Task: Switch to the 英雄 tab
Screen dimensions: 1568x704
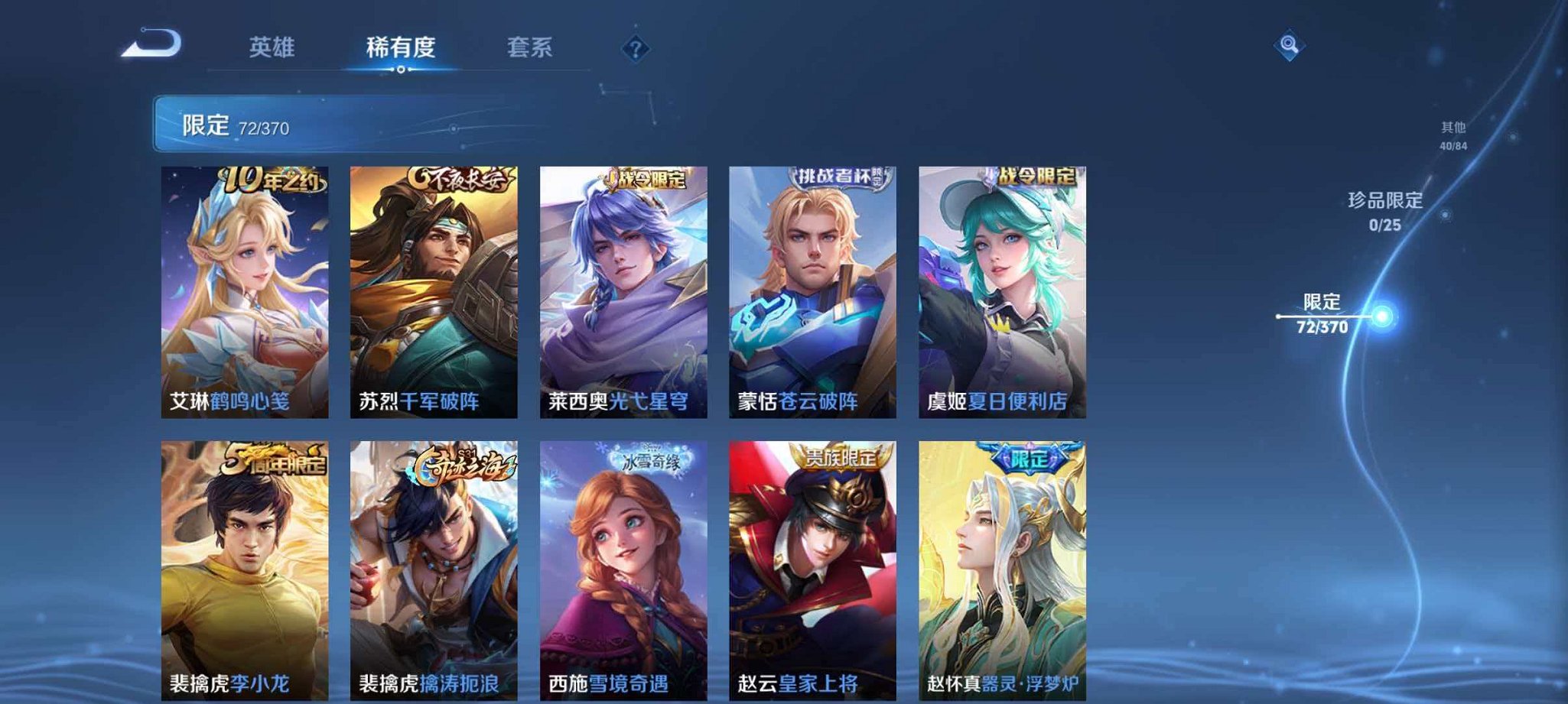Action: pos(272,47)
